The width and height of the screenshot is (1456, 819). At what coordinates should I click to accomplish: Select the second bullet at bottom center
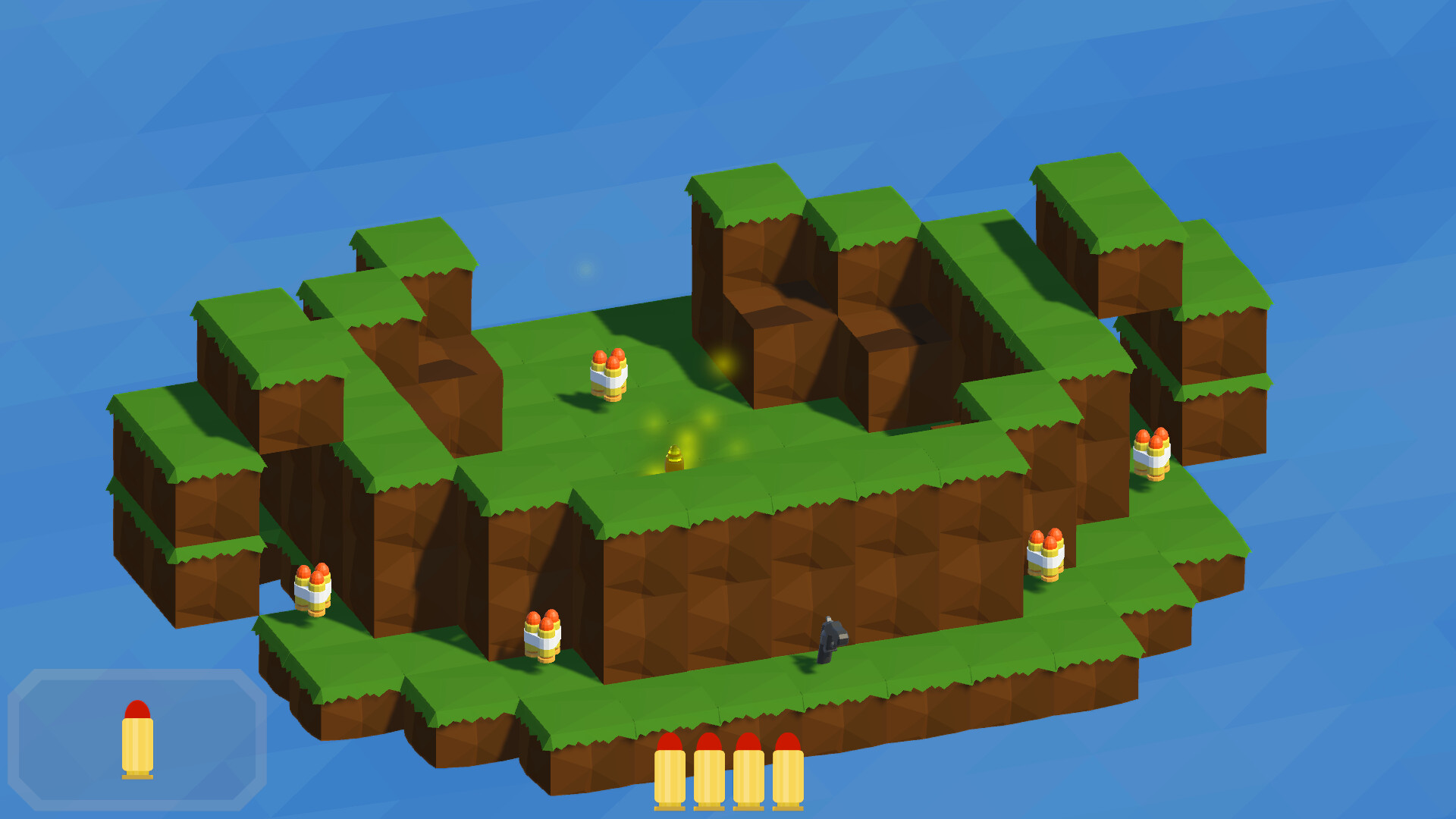711,766
